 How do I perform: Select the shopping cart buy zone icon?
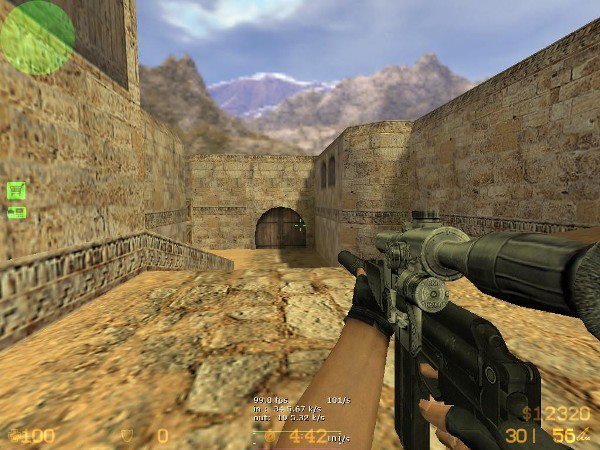click(x=16, y=190)
